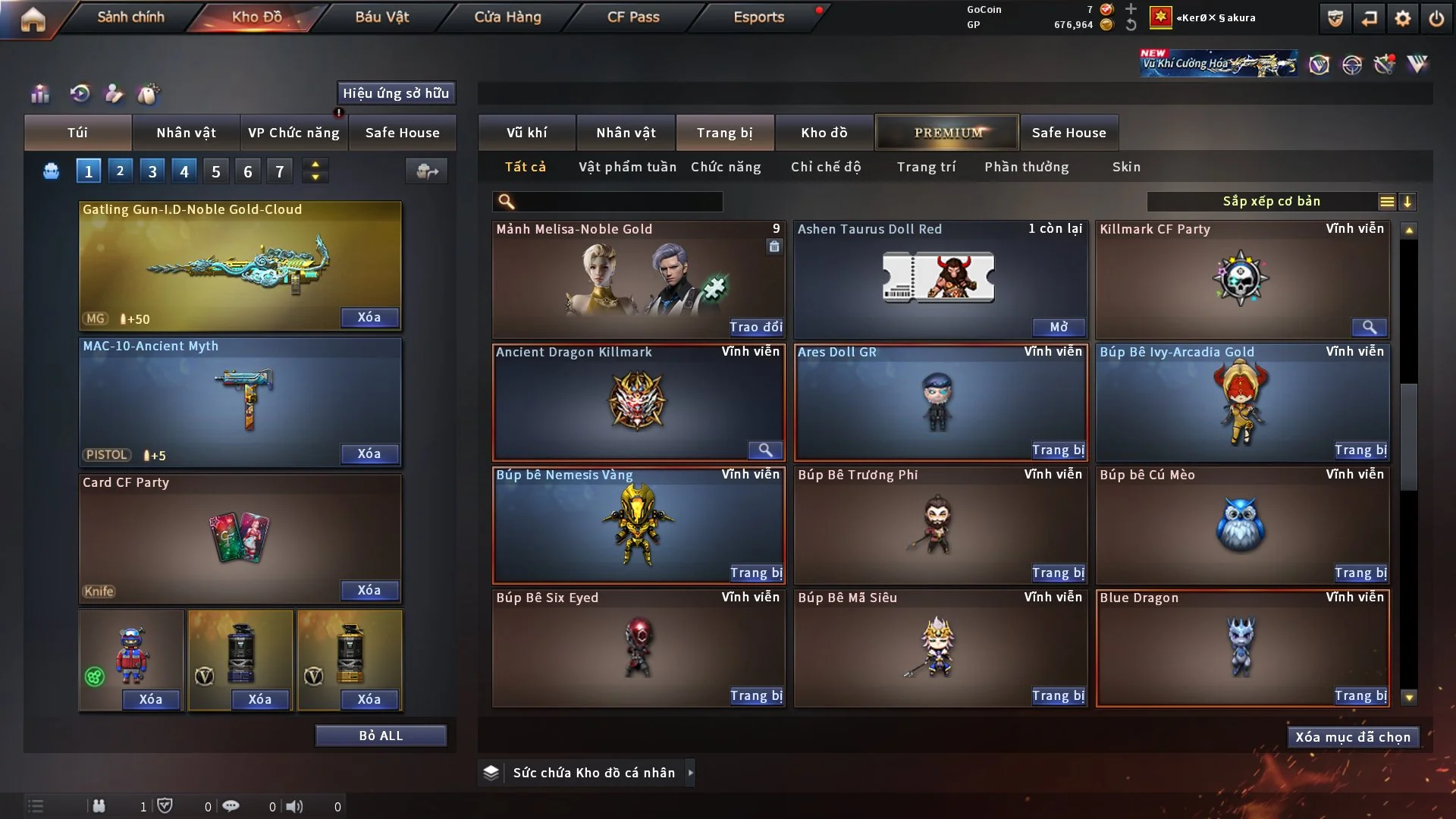This screenshot has height=819, width=1456.
Task: Open the Sắp xếp cơ bản sort dropdown
Action: 1271,202
